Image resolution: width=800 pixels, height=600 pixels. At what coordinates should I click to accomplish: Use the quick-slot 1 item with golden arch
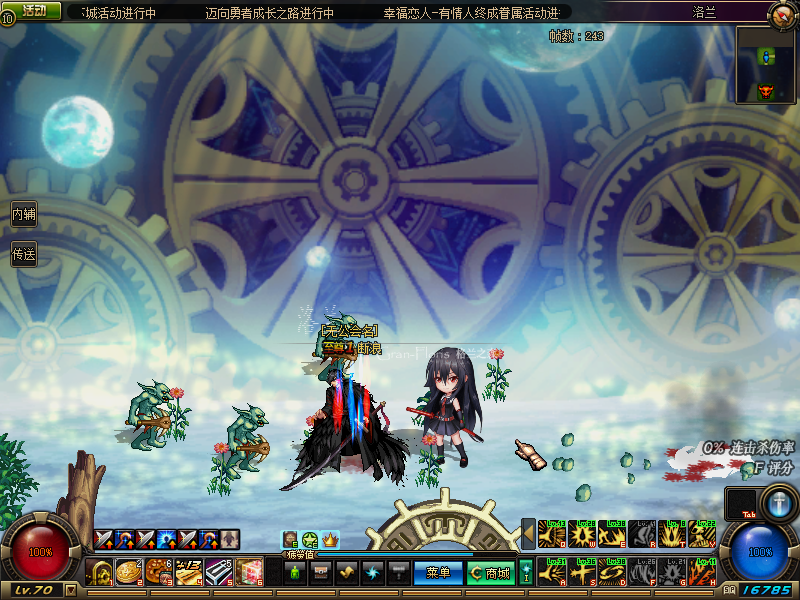point(100,573)
